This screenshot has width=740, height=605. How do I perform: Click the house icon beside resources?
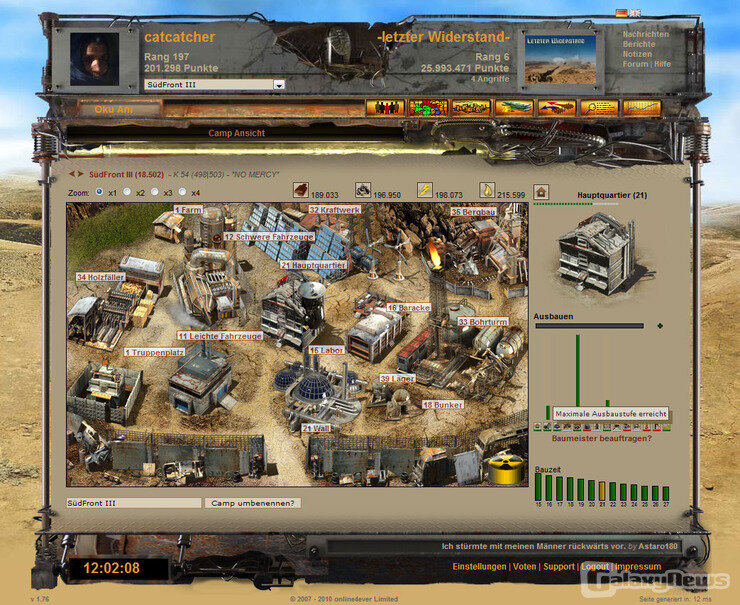[541, 191]
